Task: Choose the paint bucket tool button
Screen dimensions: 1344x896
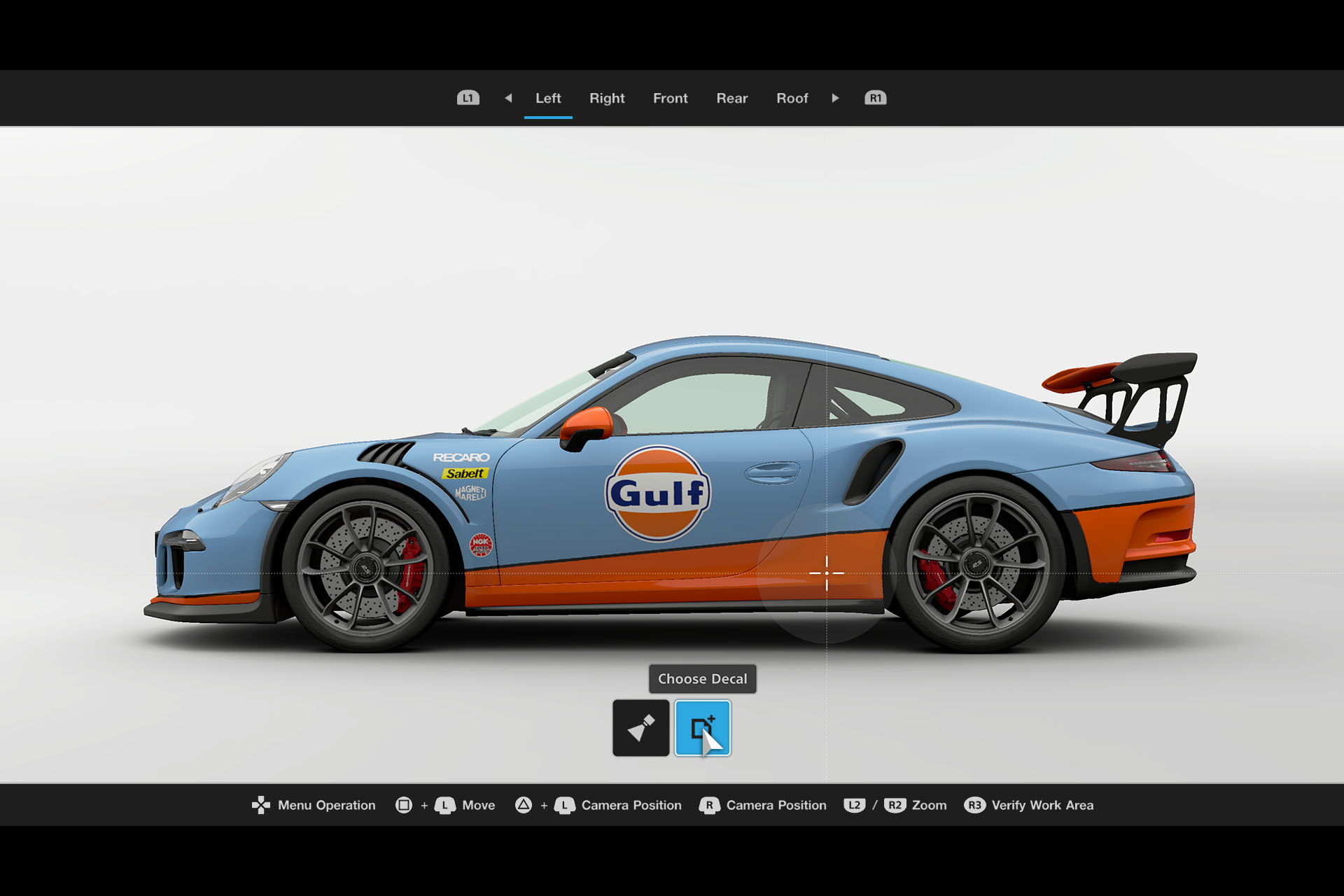Action: point(640,728)
